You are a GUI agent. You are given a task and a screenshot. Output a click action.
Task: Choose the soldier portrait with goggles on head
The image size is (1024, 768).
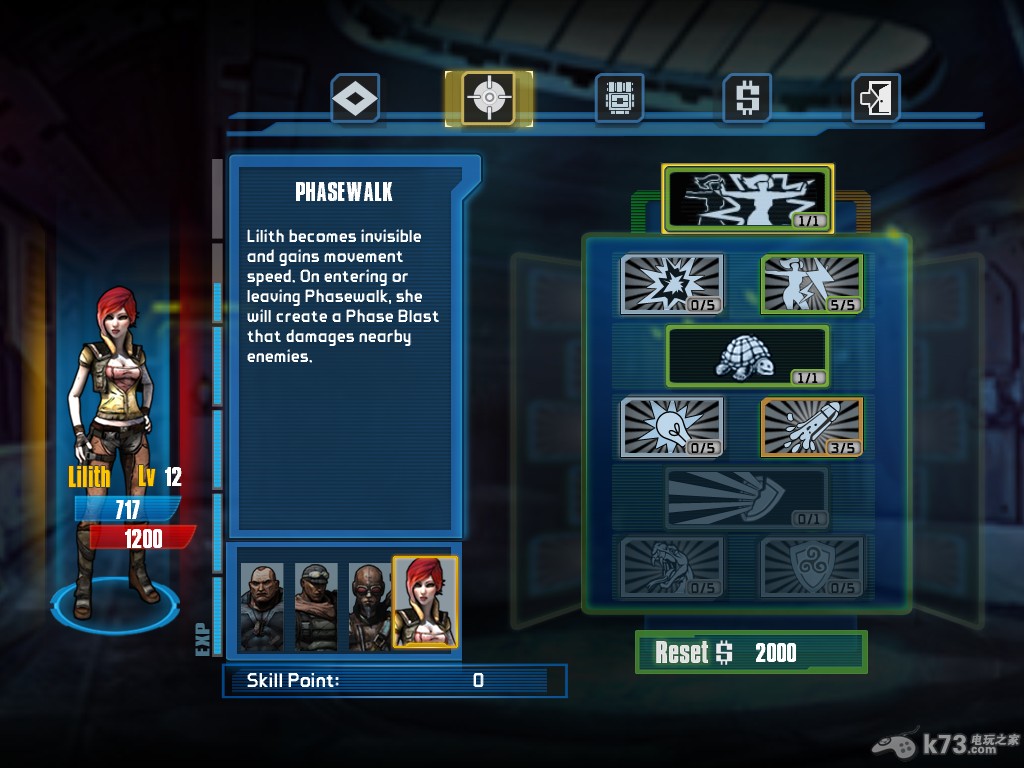pyautogui.click(x=316, y=607)
